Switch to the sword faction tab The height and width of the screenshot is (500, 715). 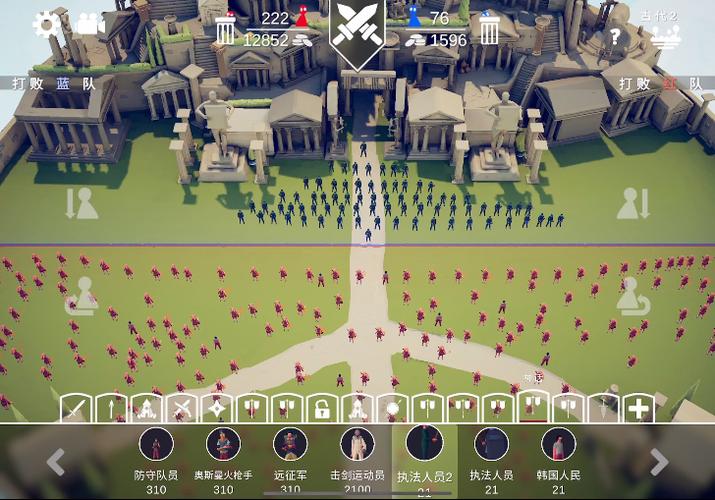76,408
